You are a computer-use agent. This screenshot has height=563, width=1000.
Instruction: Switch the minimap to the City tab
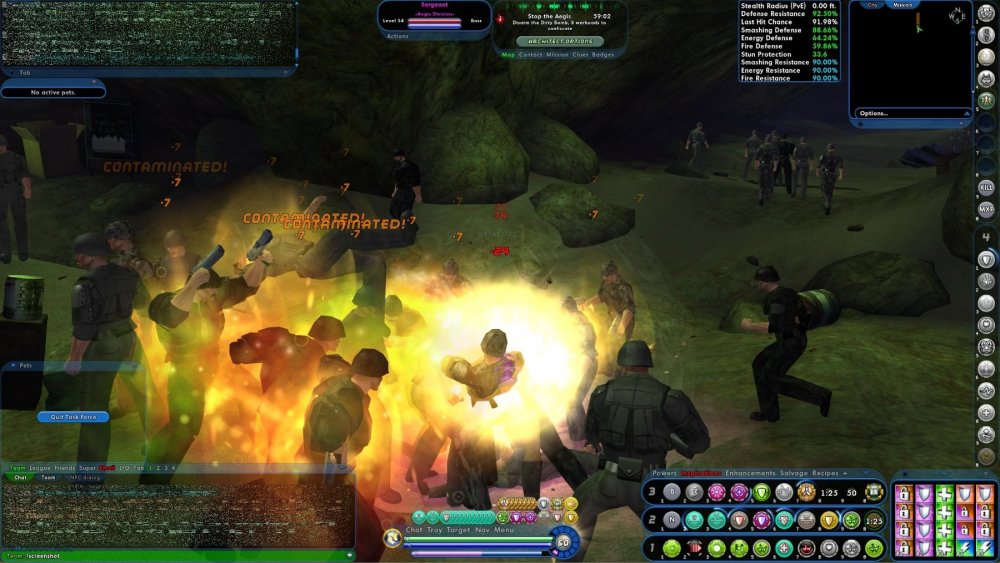tap(872, 5)
